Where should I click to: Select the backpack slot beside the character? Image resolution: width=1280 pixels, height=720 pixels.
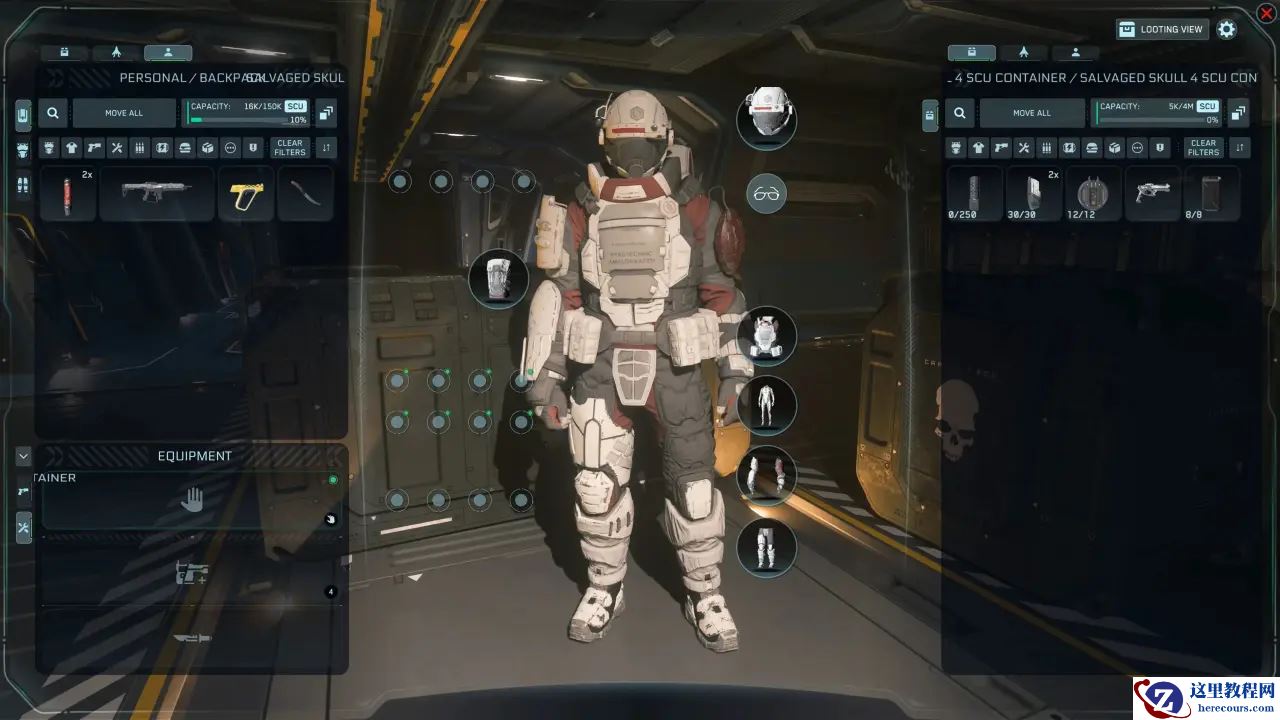point(498,278)
